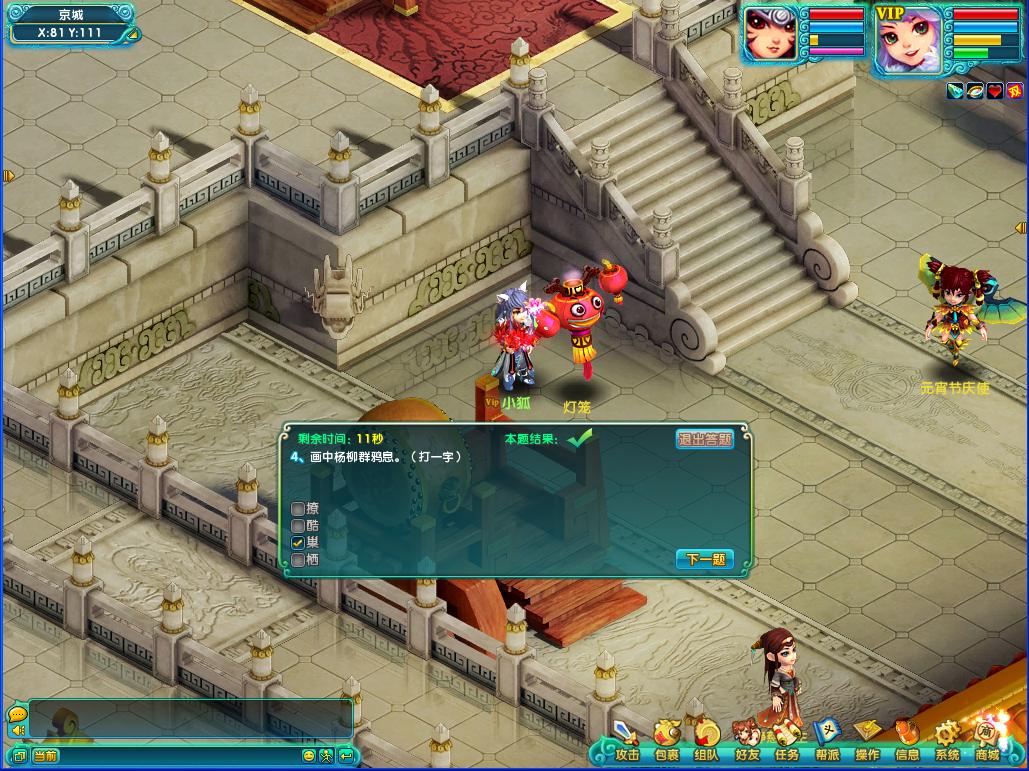1029x771 pixels.
Task: Toggle the checked 巢 answer
Action: coord(298,542)
